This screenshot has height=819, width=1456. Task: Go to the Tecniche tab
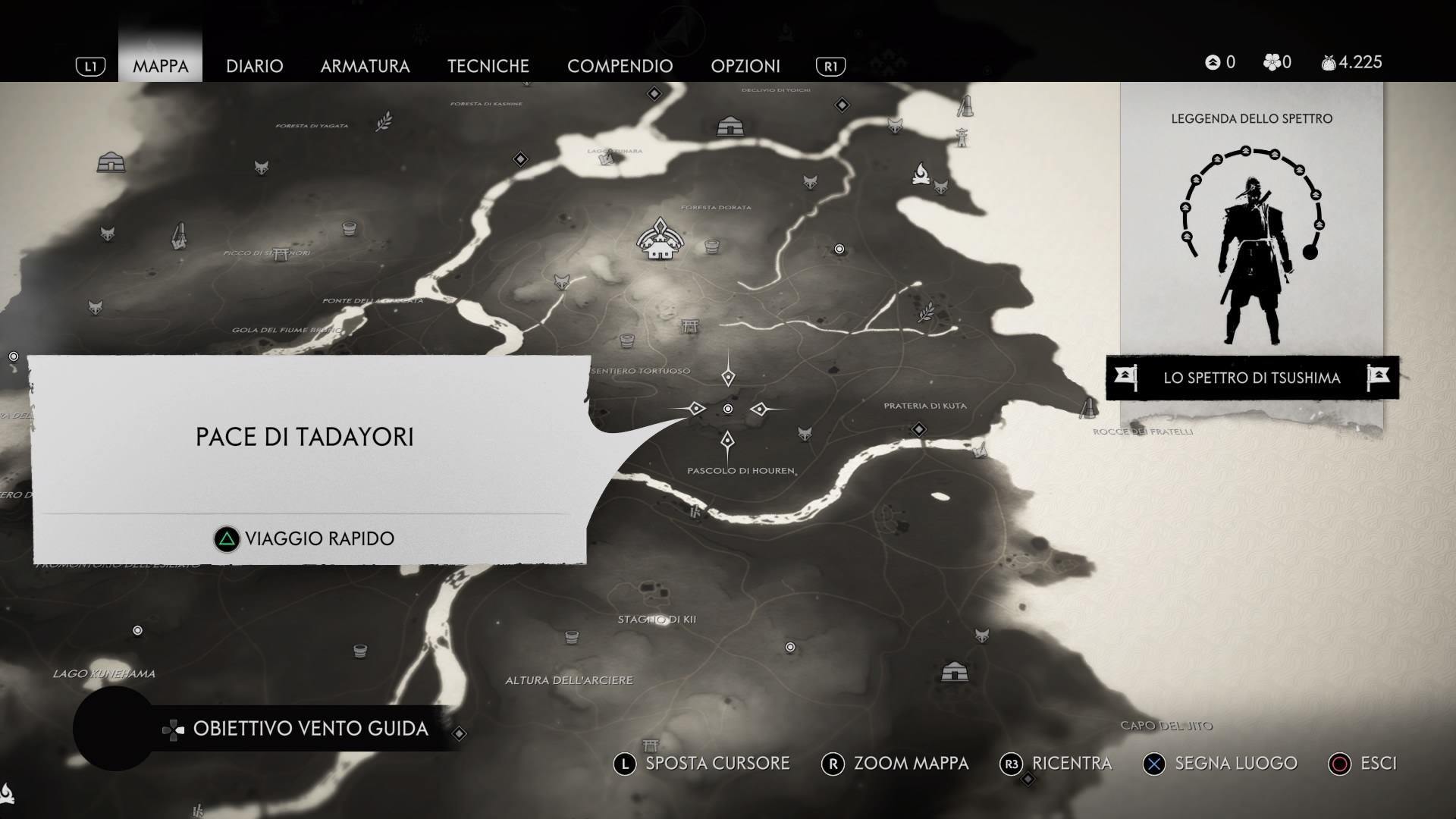click(x=488, y=66)
